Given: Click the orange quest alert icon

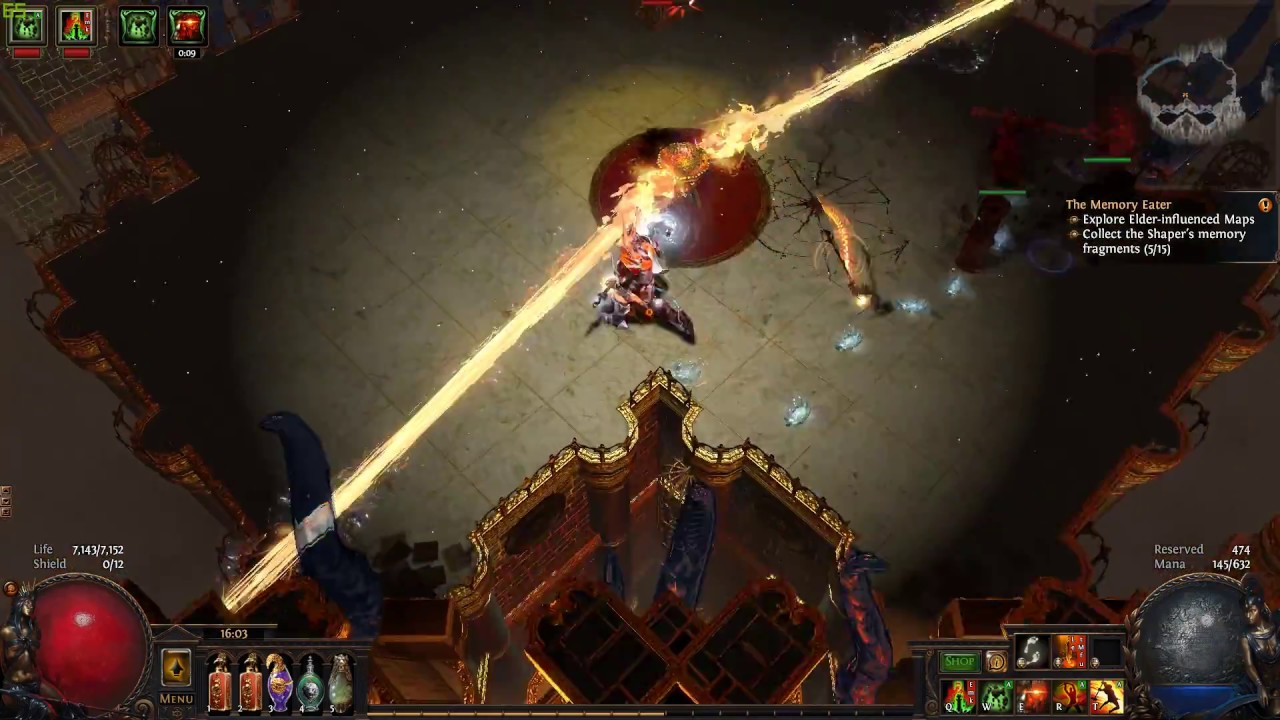Looking at the screenshot, I should pyautogui.click(x=1265, y=205).
